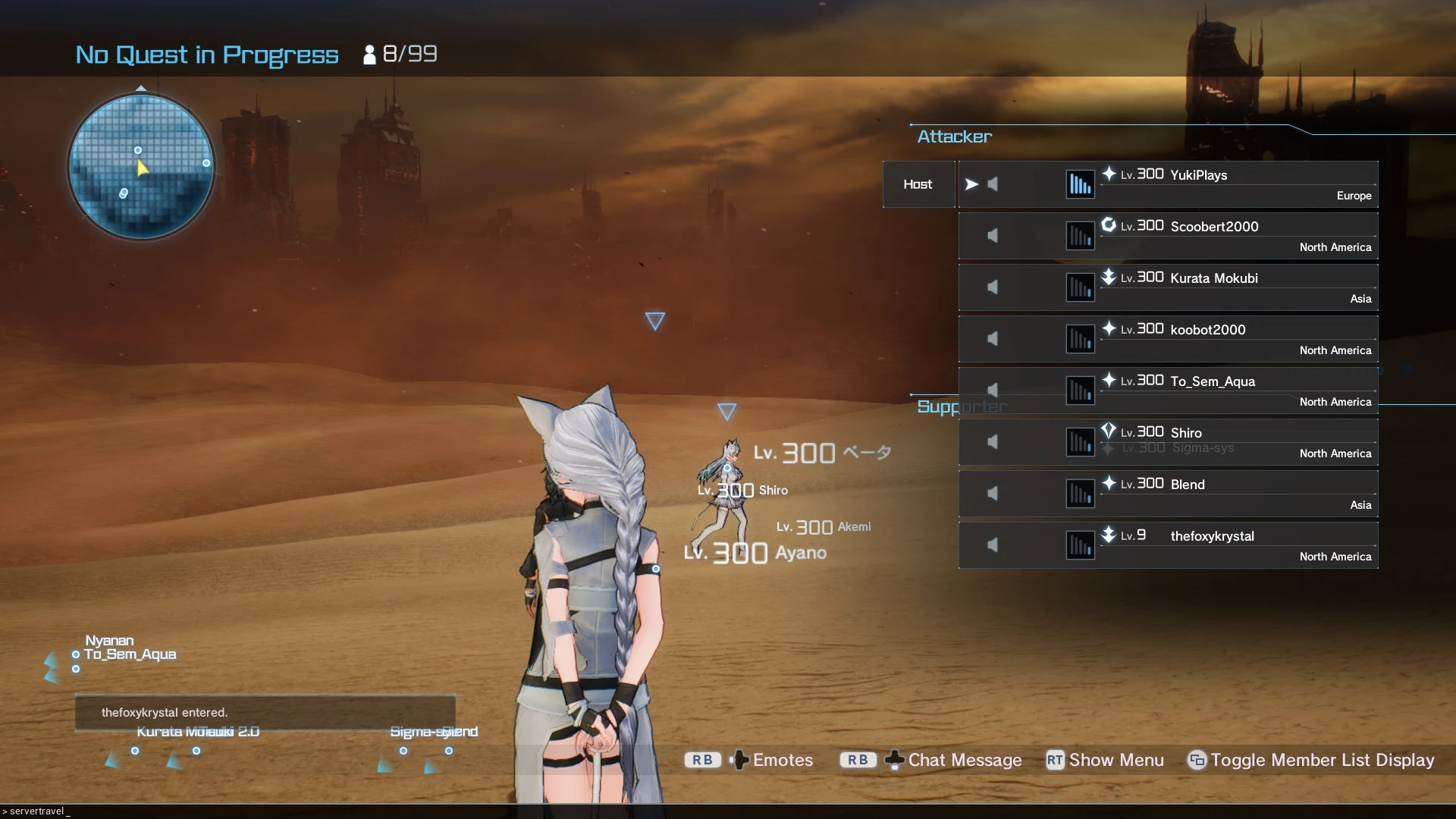1456x819 pixels.
Task: Open the circular minimap
Action: pyautogui.click(x=141, y=167)
